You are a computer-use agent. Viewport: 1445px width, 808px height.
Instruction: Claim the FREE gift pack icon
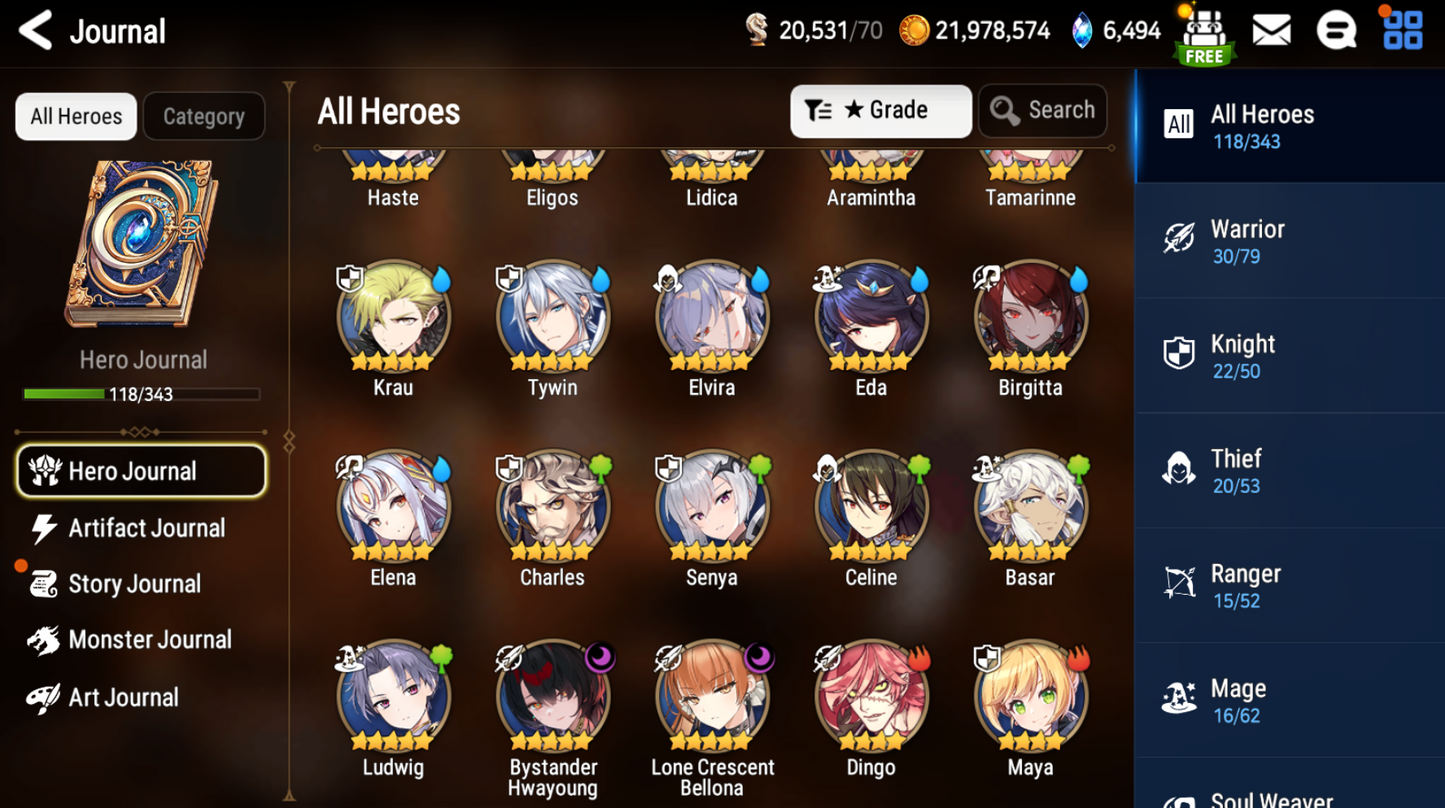1204,35
